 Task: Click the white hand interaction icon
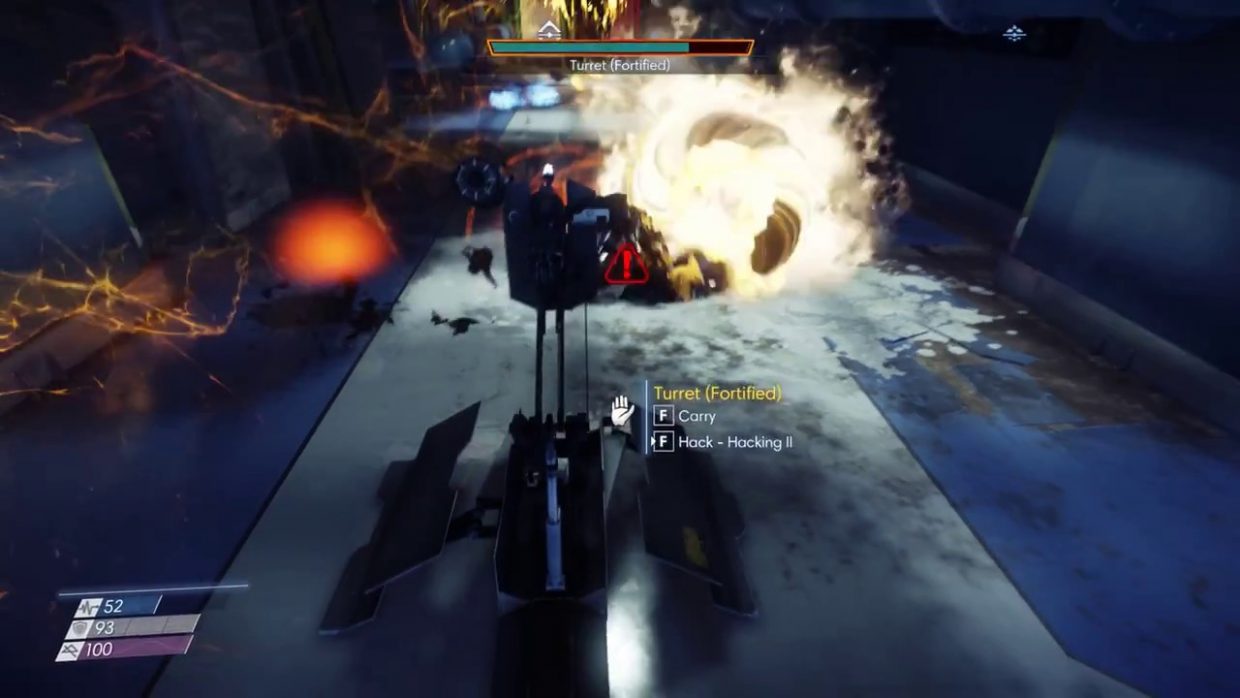[624, 410]
